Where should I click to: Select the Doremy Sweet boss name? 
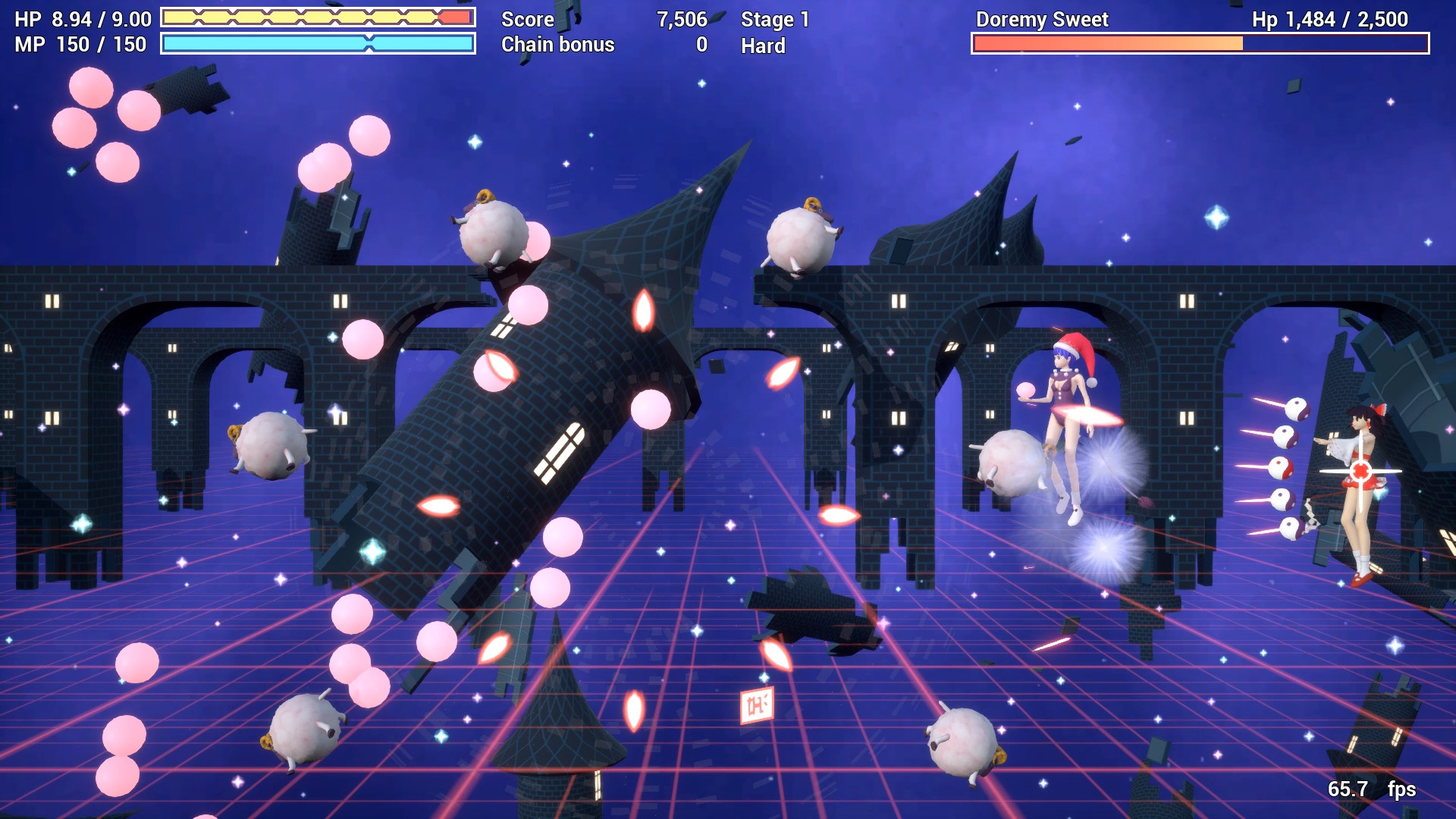[1043, 20]
